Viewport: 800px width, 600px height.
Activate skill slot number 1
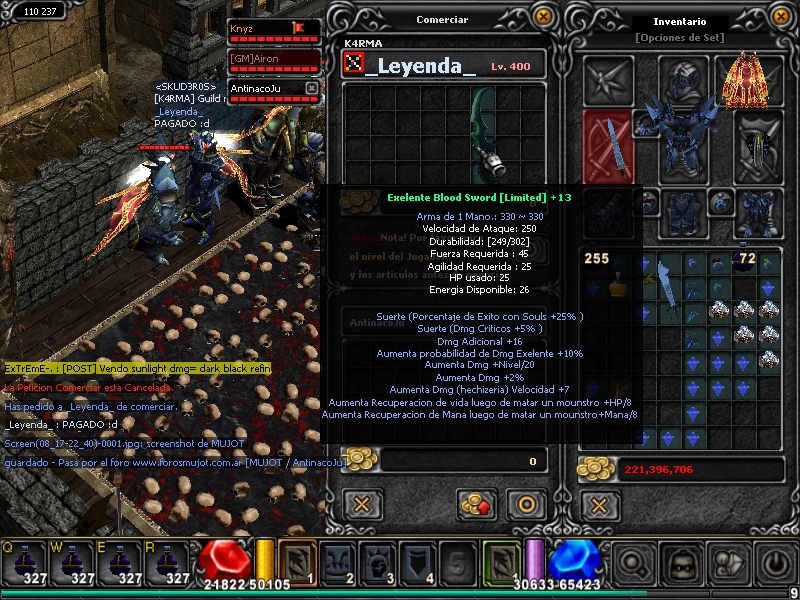pos(297,563)
